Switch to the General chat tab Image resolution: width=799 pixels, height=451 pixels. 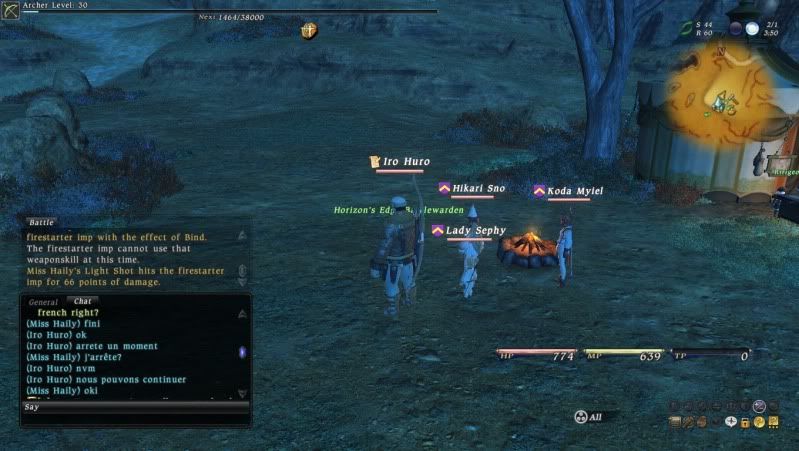[x=43, y=301]
